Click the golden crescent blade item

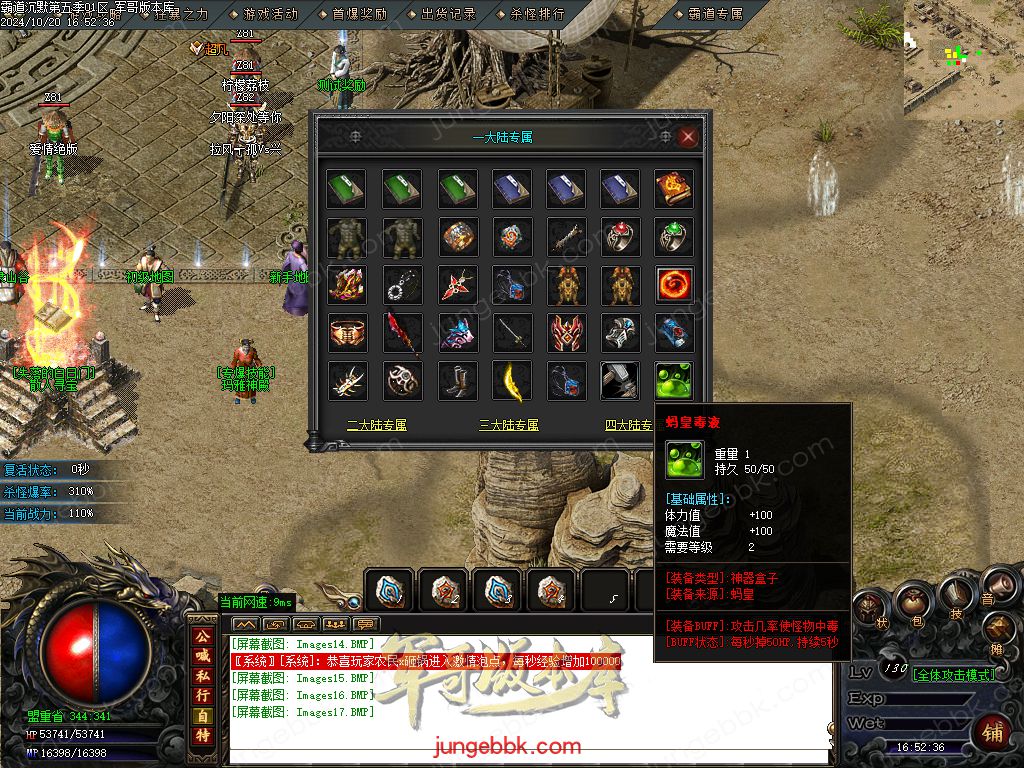[512, 381]
